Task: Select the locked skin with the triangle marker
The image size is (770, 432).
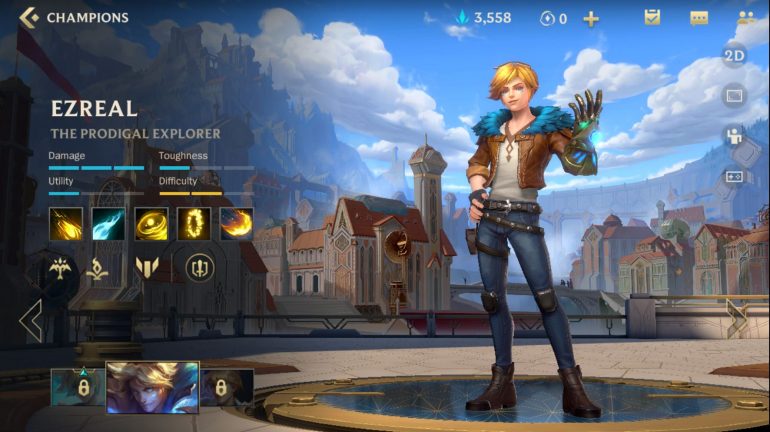Action: pos(77,387)
